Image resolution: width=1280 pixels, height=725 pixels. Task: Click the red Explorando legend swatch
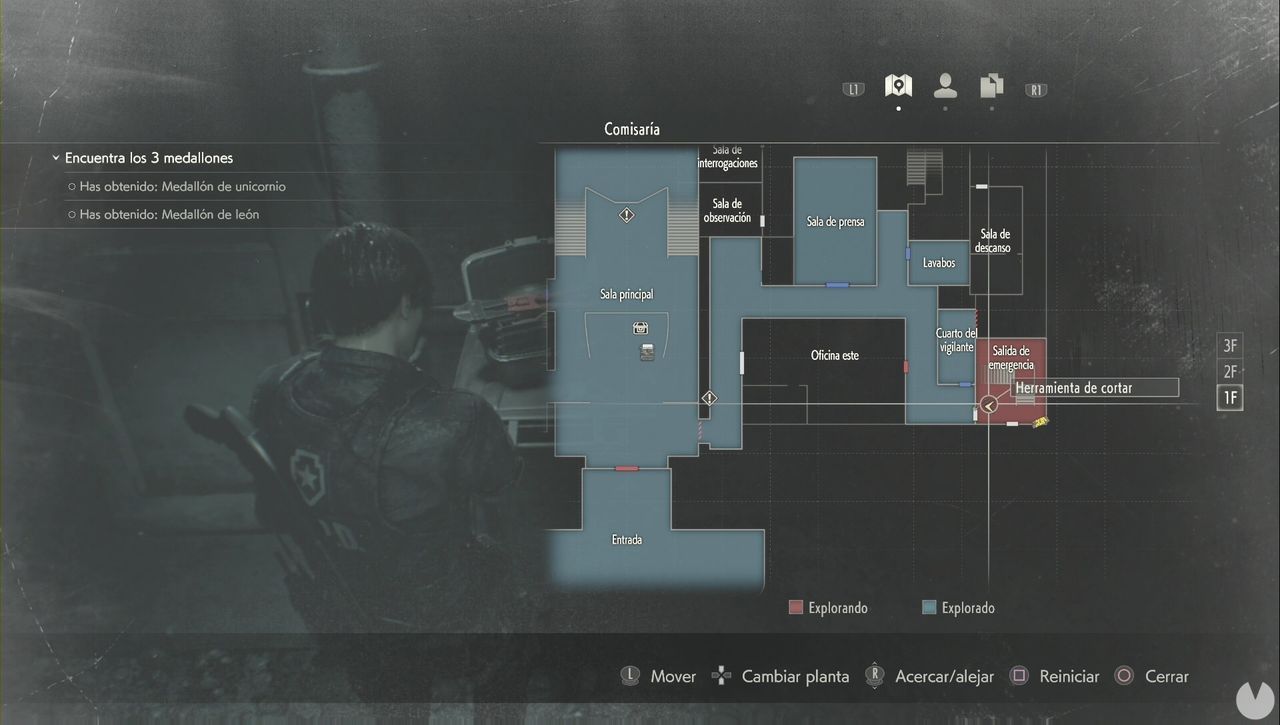(x=795, y=606)
